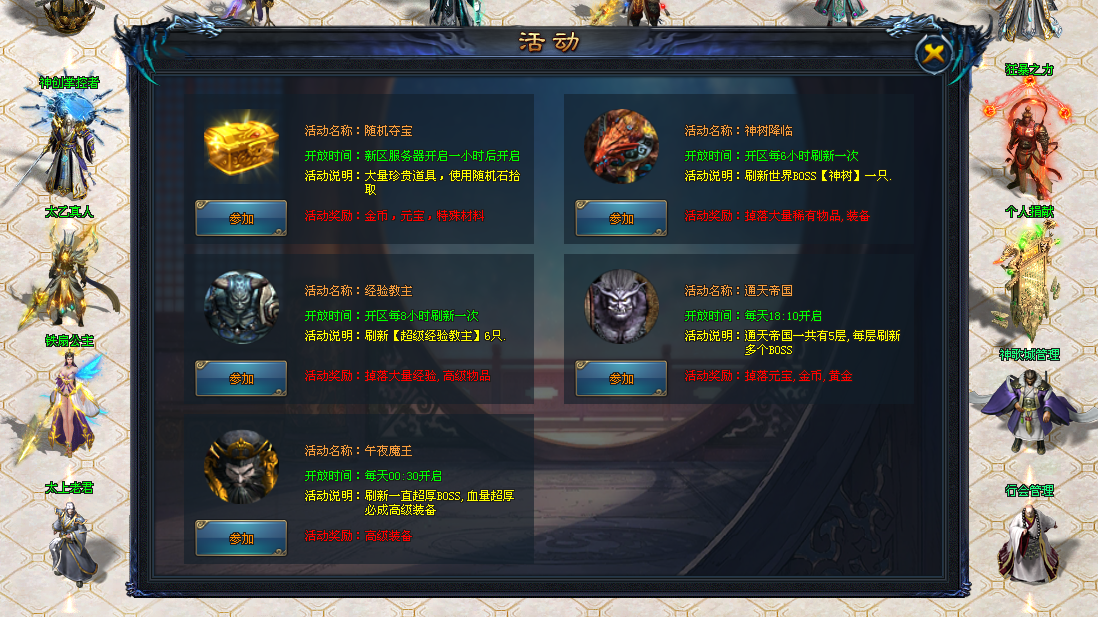Pick the 通天帝国 grey beast portrait
This screenshot has width=1098, height=617.
pyautogui.click(x=621, y=306)
